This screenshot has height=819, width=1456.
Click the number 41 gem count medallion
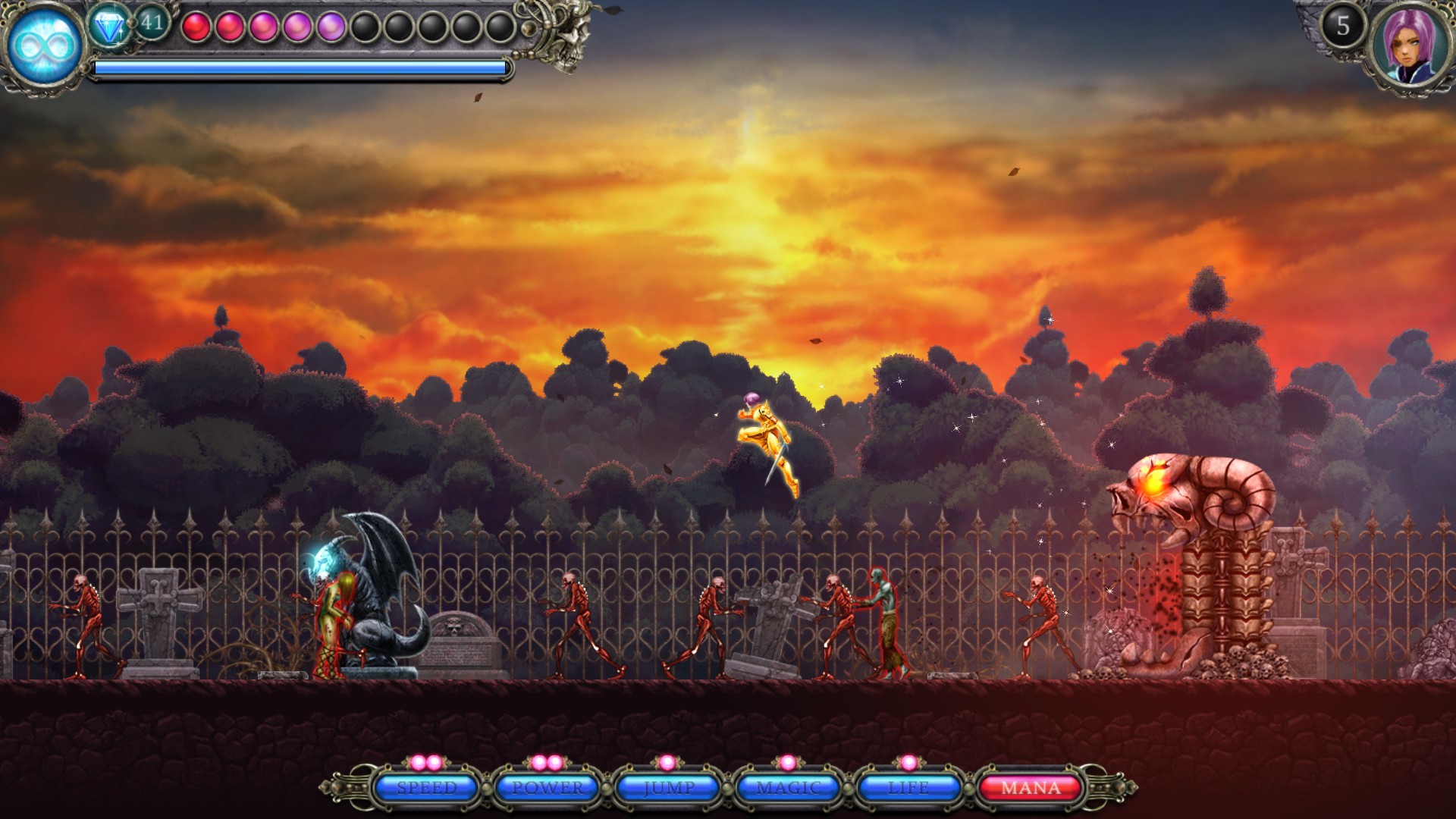click(152, 24)
